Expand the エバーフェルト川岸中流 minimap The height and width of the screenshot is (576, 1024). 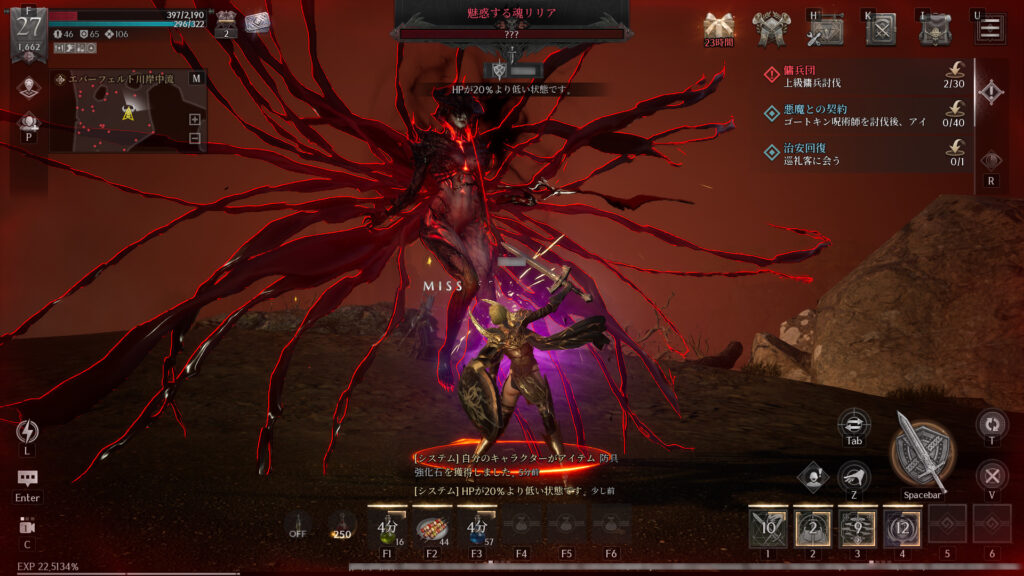click(x=195, y=78)
